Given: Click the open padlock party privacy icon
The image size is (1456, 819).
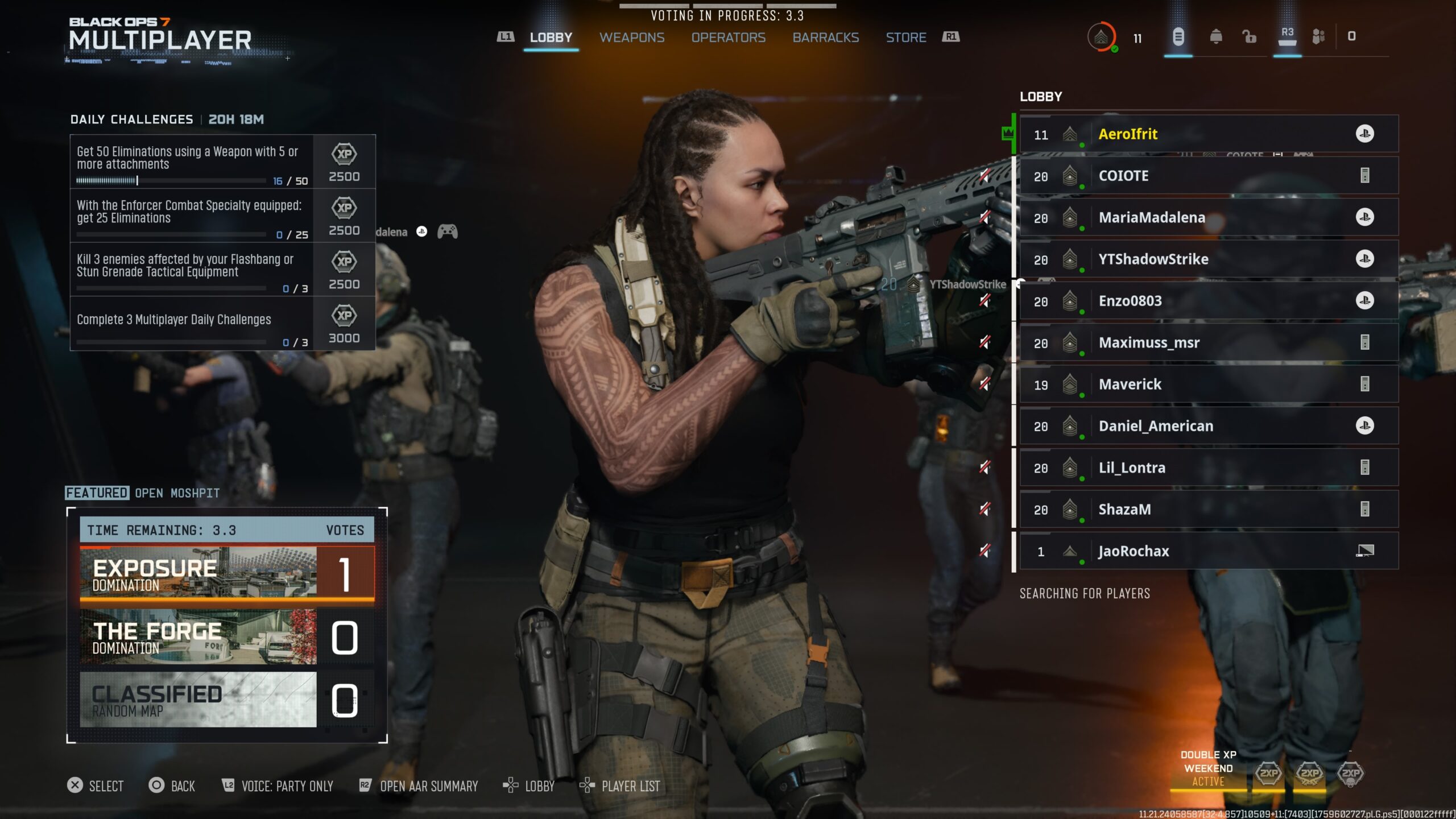Looking at the screenshot, I should point(1249,37).
